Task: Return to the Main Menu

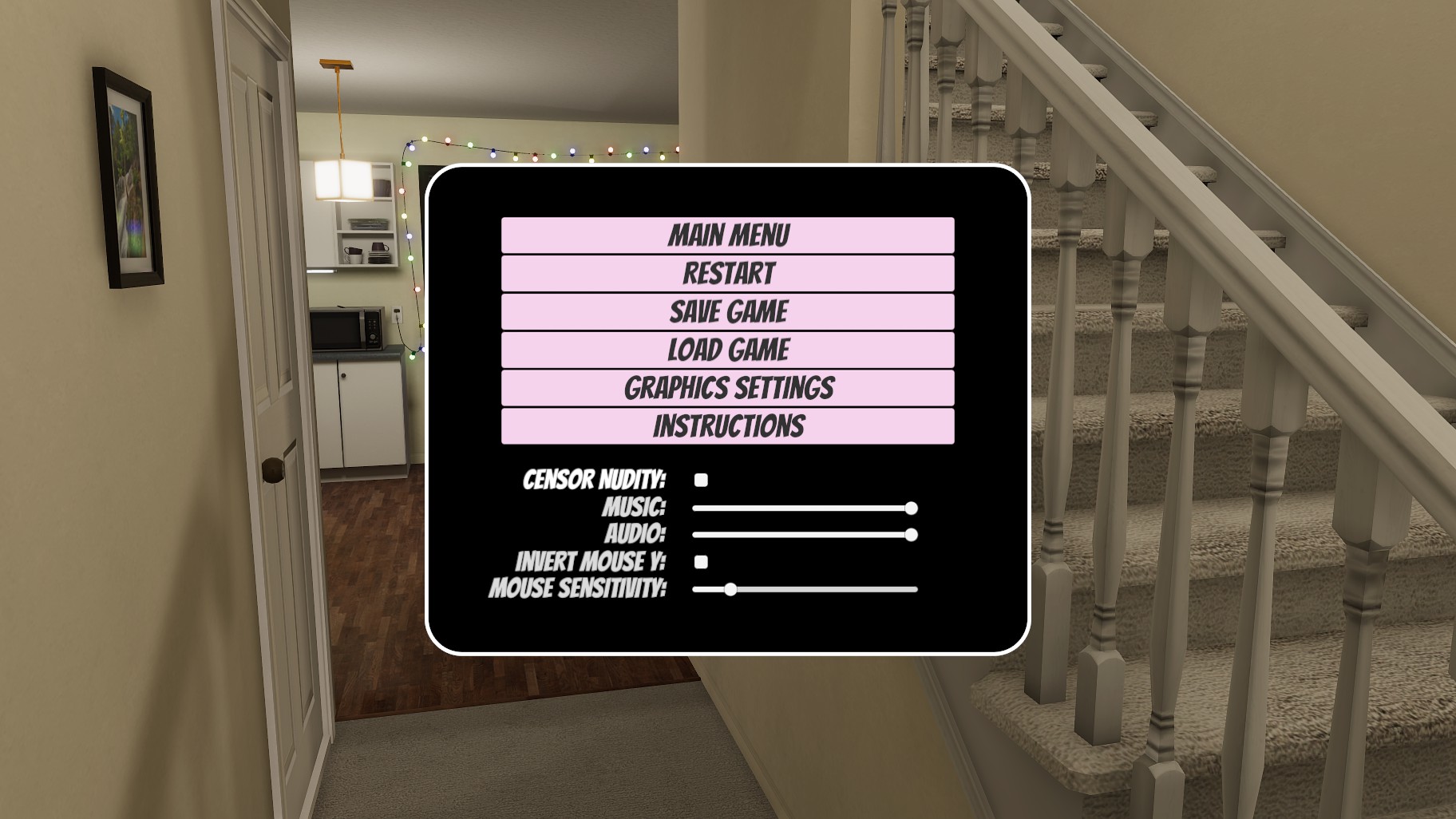Action: tap(727, 235)
